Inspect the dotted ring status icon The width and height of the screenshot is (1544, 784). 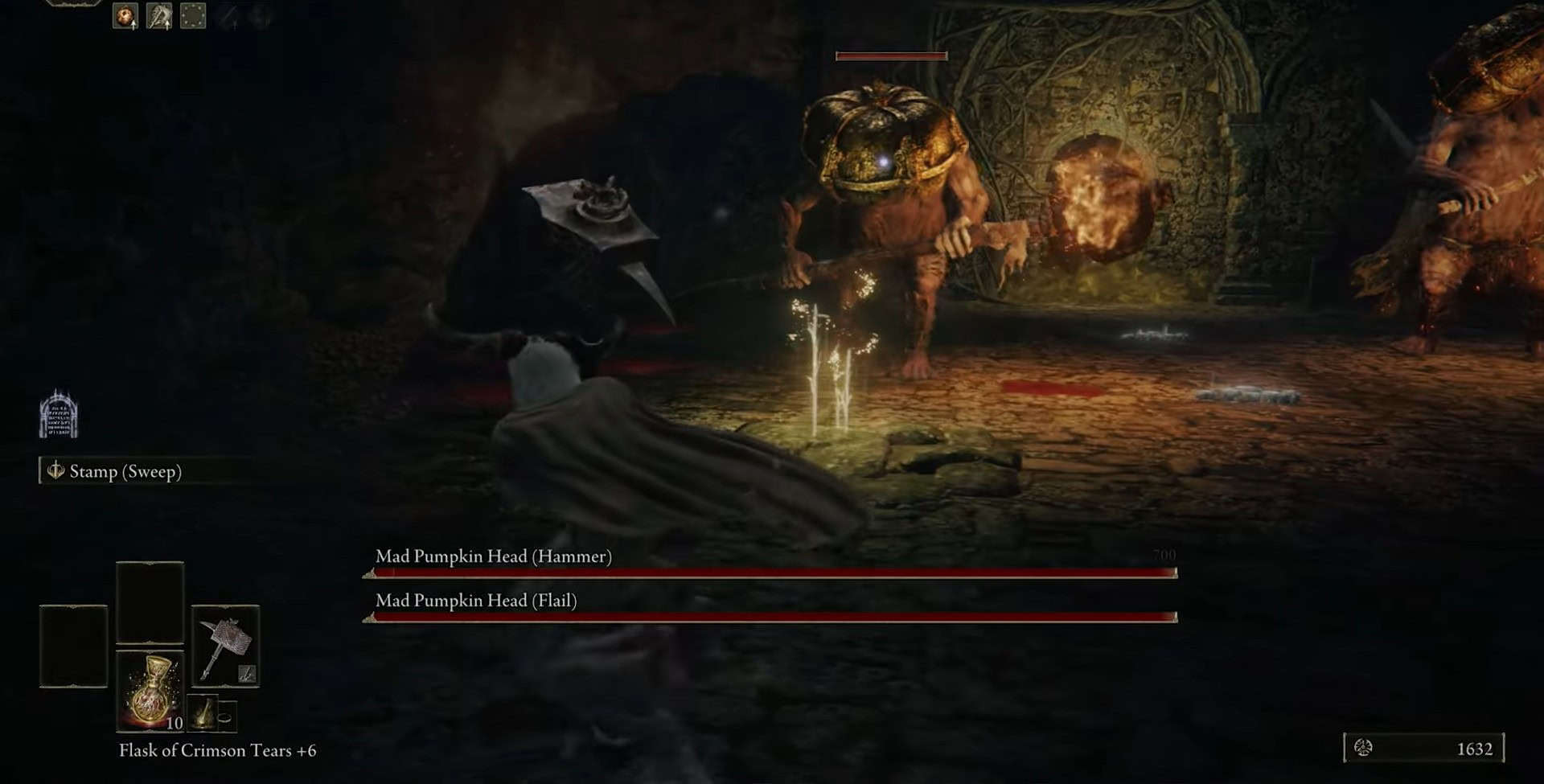coord(193,16)
